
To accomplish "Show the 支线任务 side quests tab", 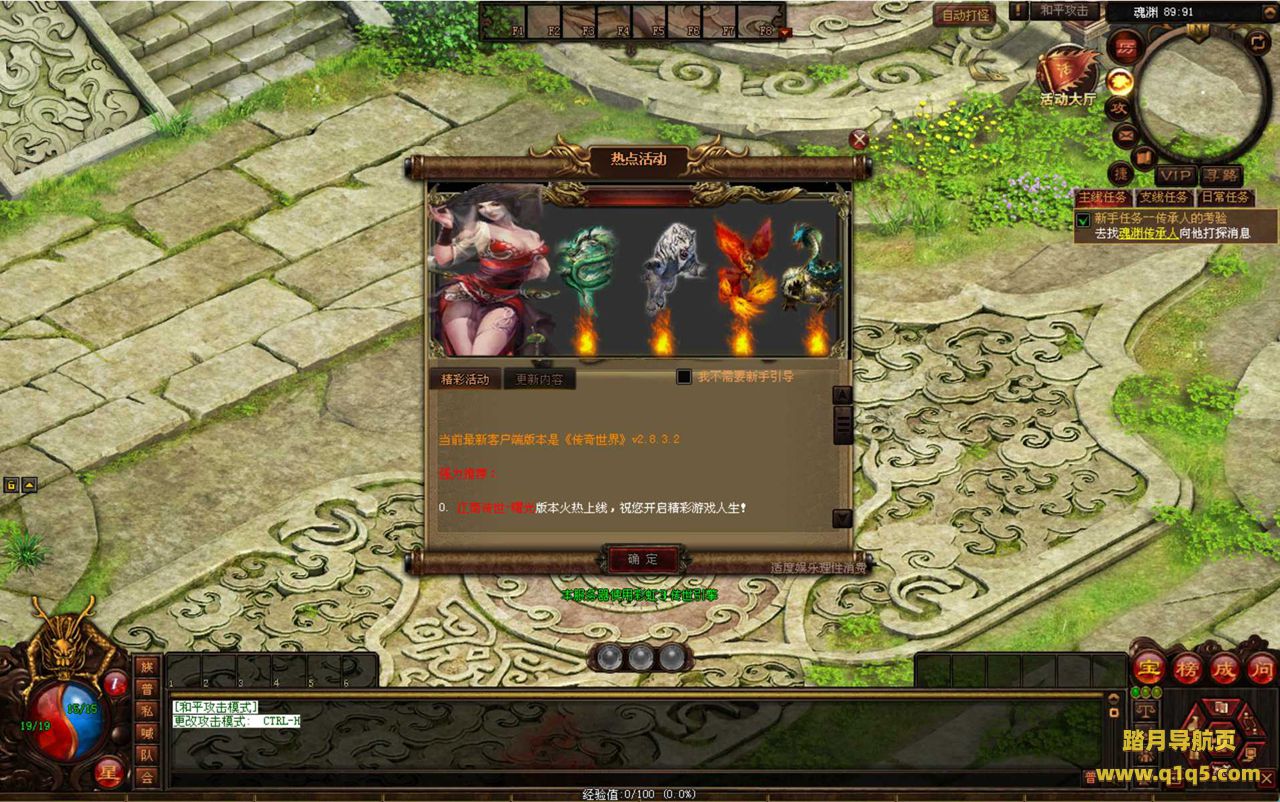I will tap(1164, 198).
